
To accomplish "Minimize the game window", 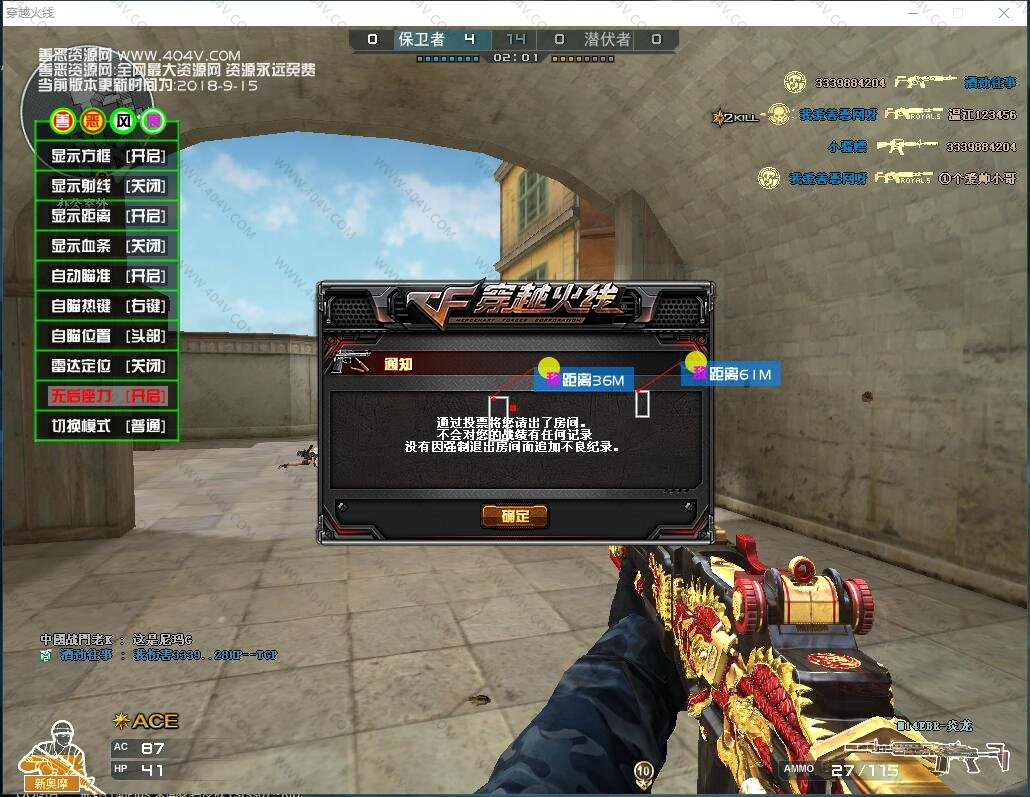I will pos(913,13).
